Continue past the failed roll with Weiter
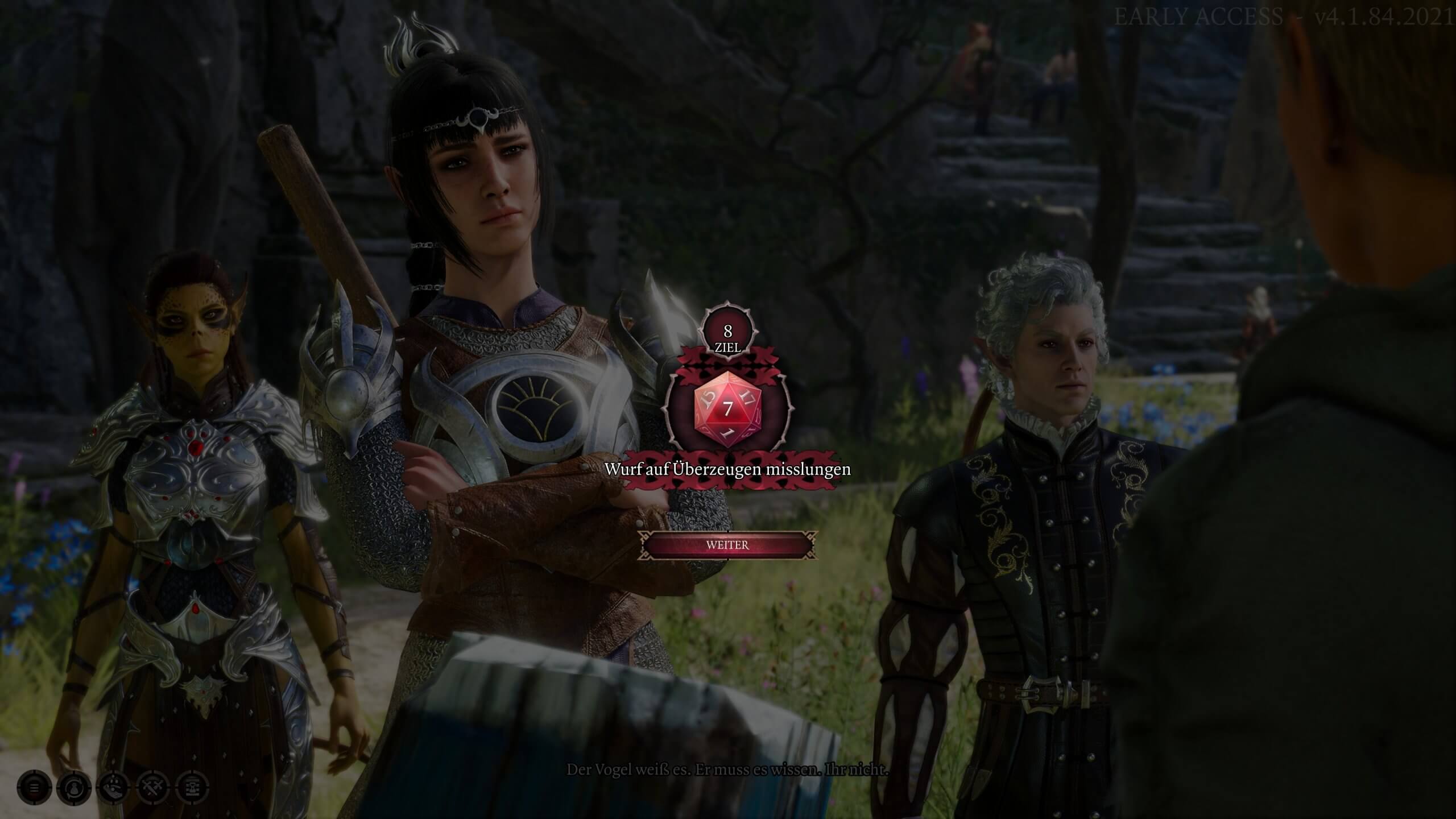The height and width of the screenshot is (819, 1456). pos(727,545)
